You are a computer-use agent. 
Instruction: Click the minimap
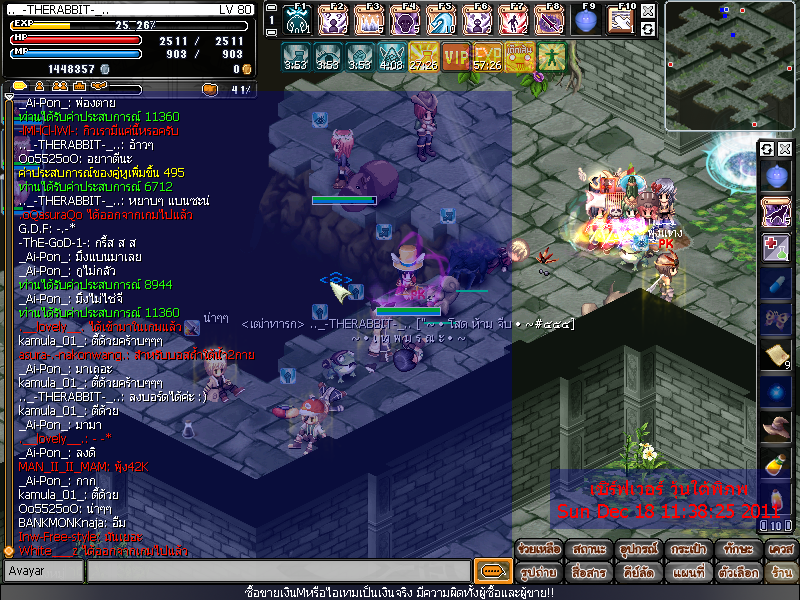(730, 40)
